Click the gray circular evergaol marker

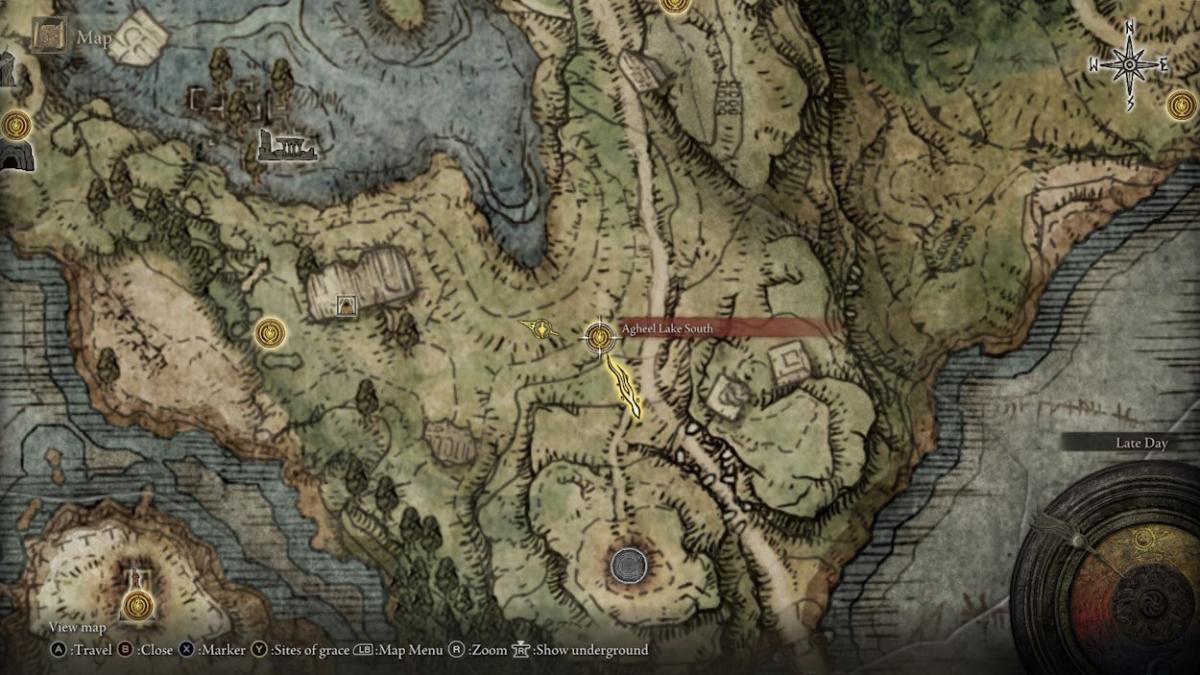pyautogui.click(x=628, y=566)
